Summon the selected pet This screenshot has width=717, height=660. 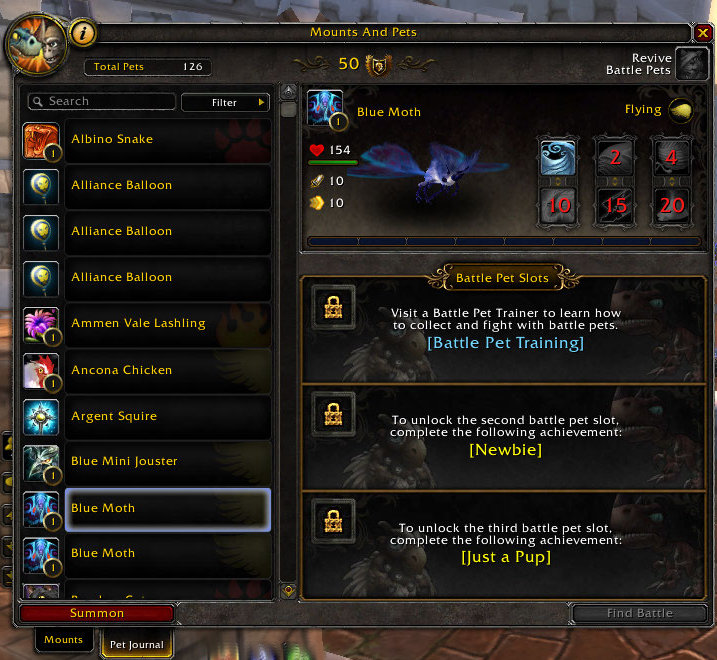click(97, 613)
